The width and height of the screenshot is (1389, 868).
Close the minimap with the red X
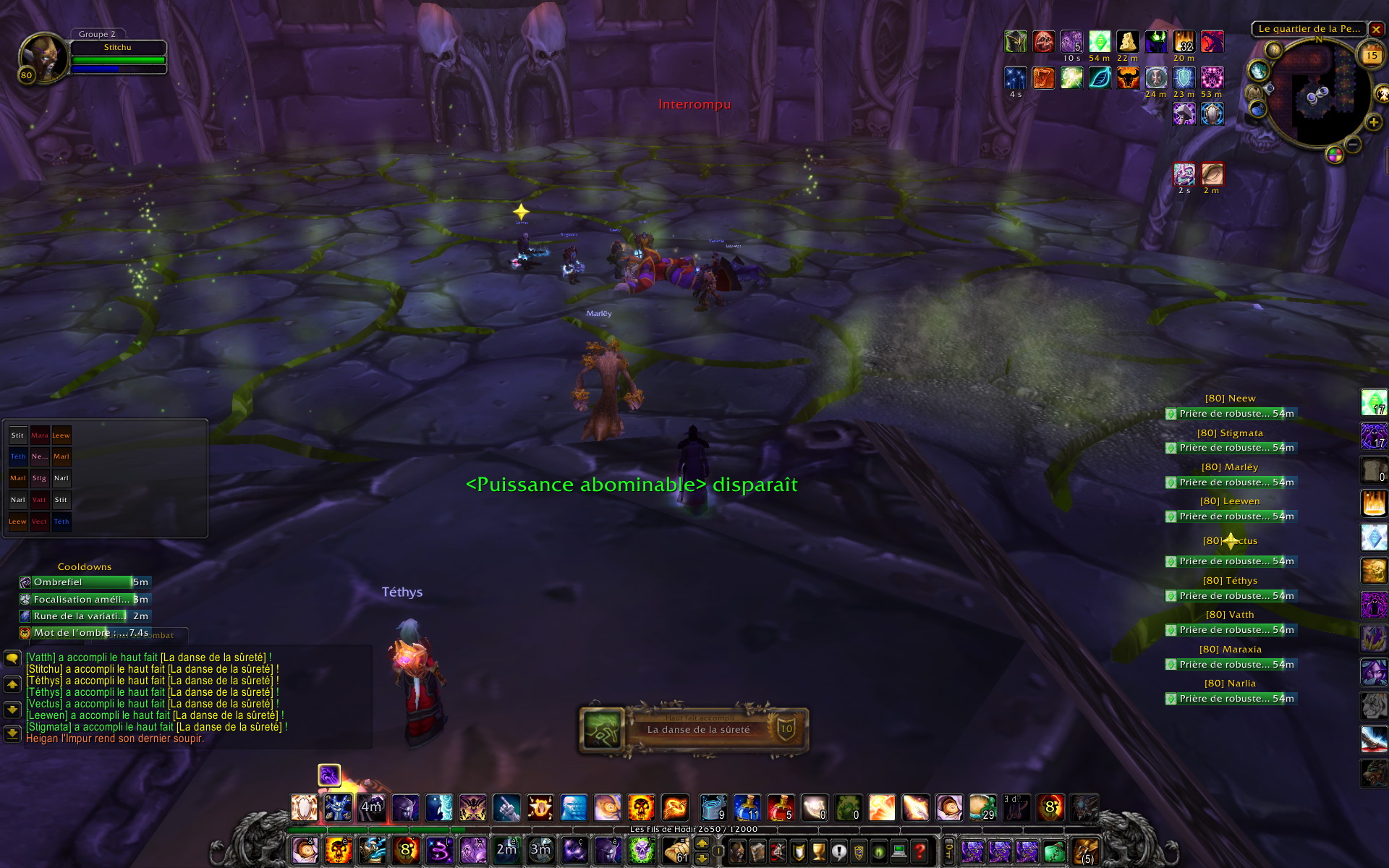[x=1376, y=30]
